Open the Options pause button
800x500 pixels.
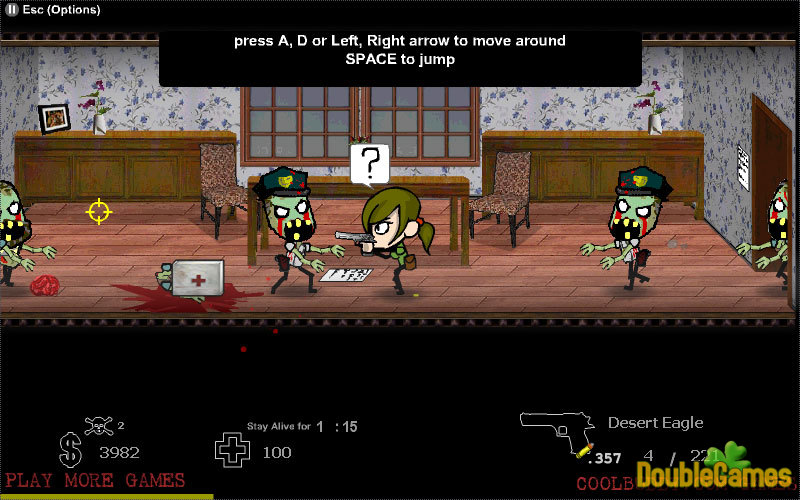13,10
